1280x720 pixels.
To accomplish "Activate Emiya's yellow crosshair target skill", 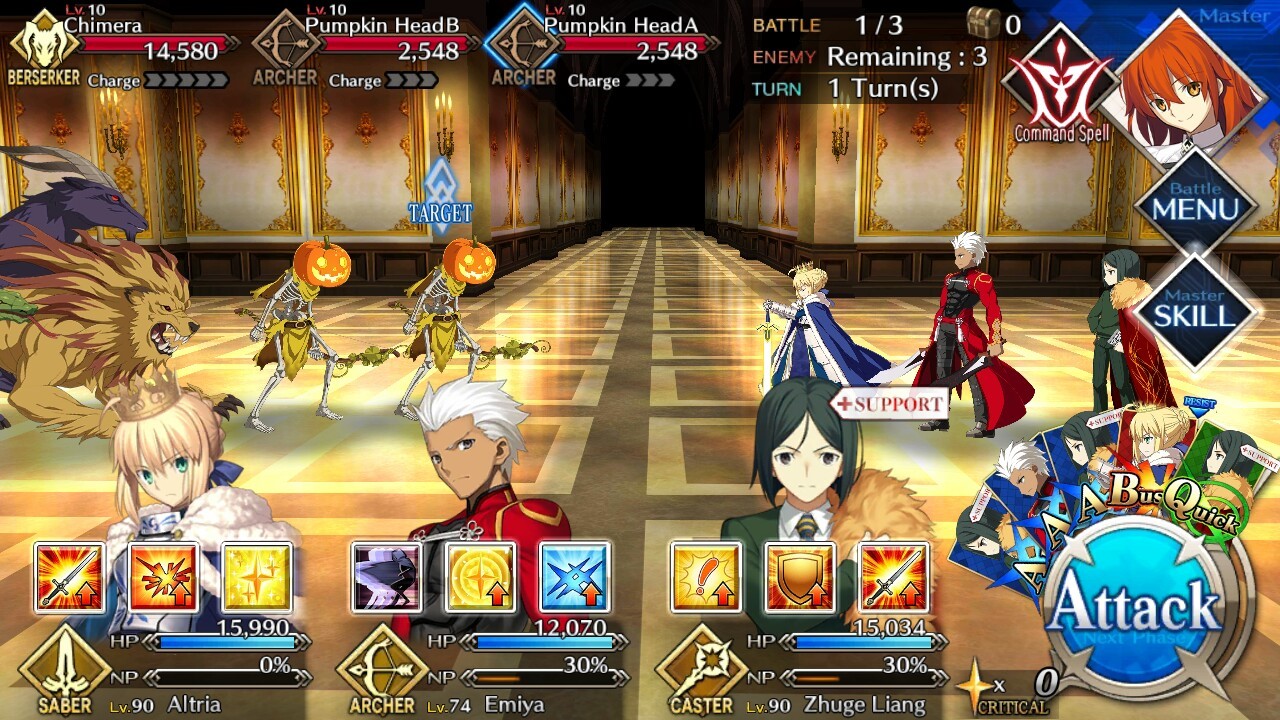I will click(x=480, y=577).
